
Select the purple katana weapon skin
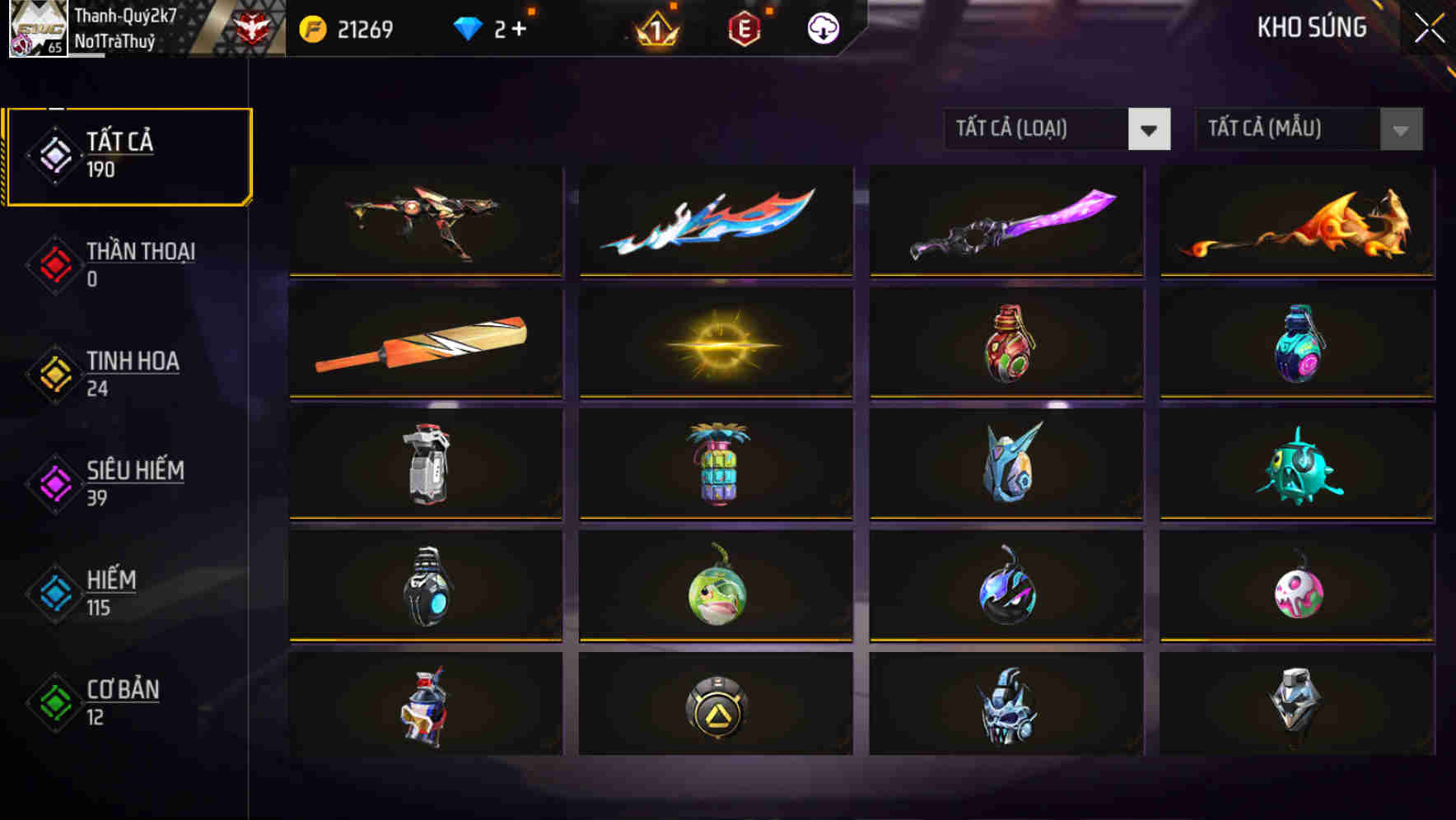click(1006, 221)
